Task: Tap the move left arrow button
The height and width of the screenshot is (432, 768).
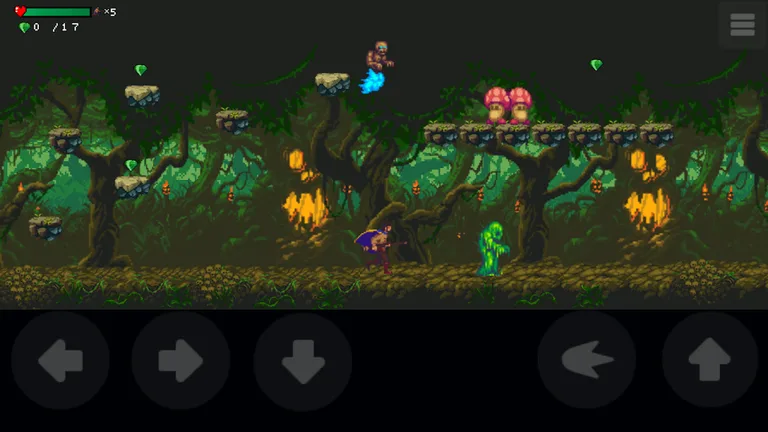Action: tap(60, 361)
